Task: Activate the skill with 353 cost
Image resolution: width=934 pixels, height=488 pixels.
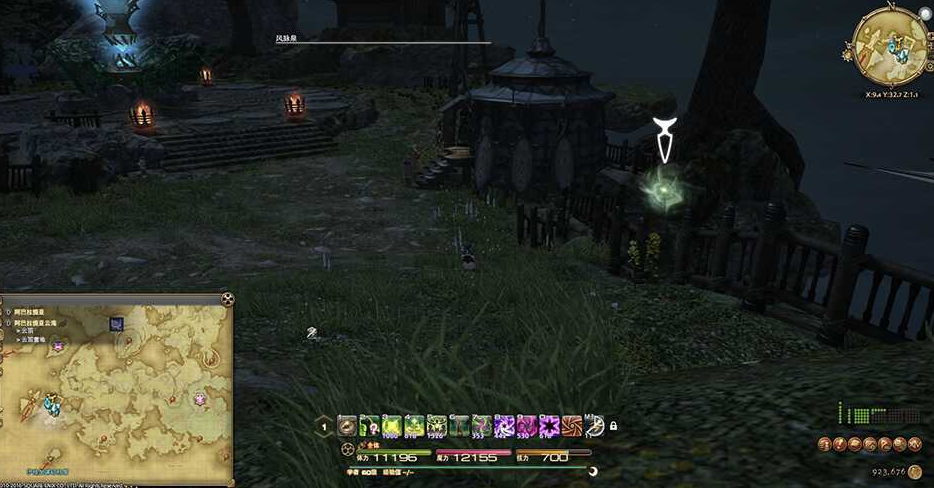Action: [x=482, y=425]
